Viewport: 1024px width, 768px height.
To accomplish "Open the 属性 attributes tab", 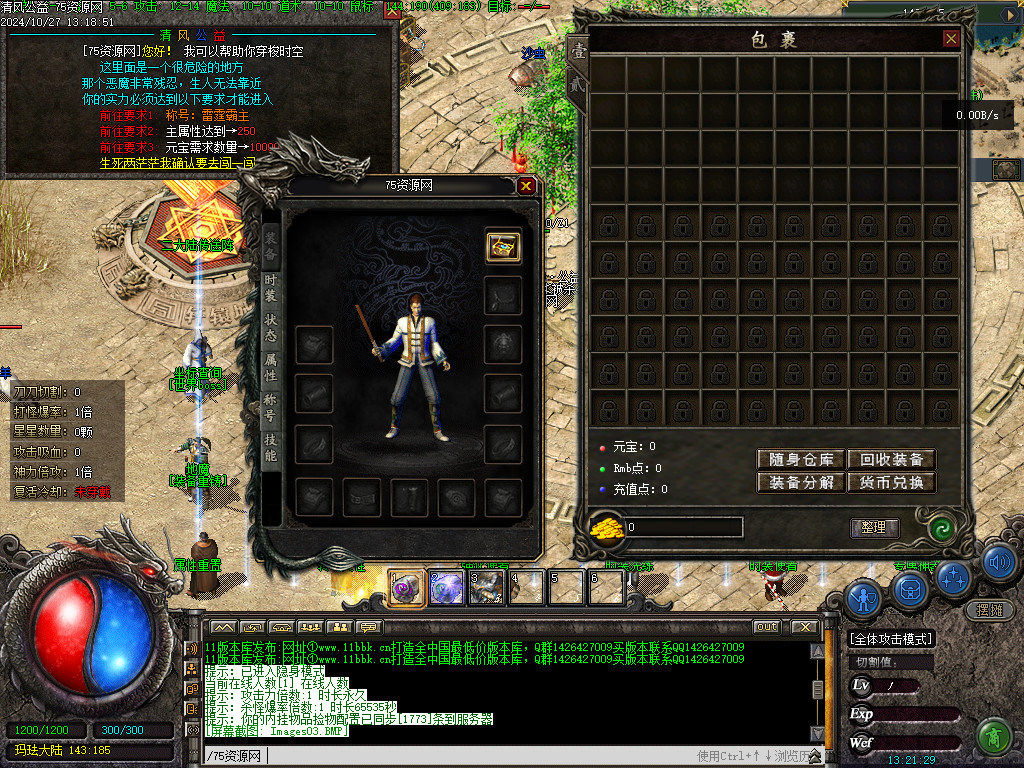I will coord(270,368).
